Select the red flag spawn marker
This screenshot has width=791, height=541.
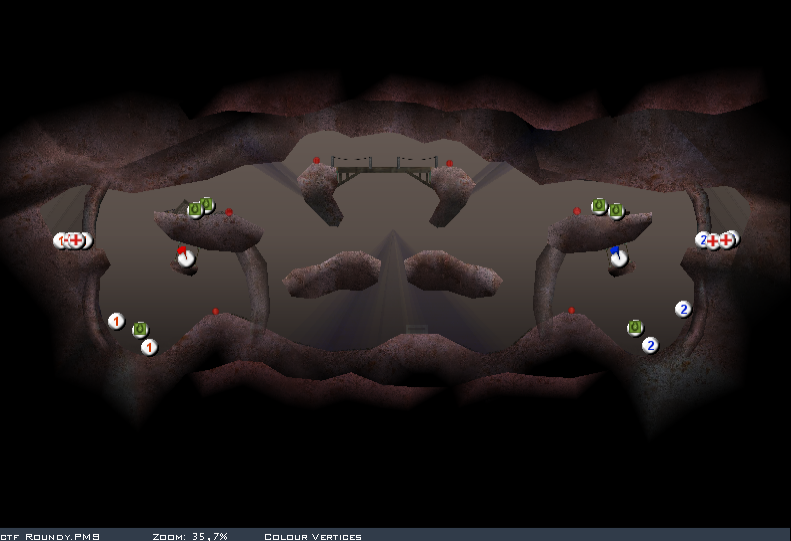[184, 256]
